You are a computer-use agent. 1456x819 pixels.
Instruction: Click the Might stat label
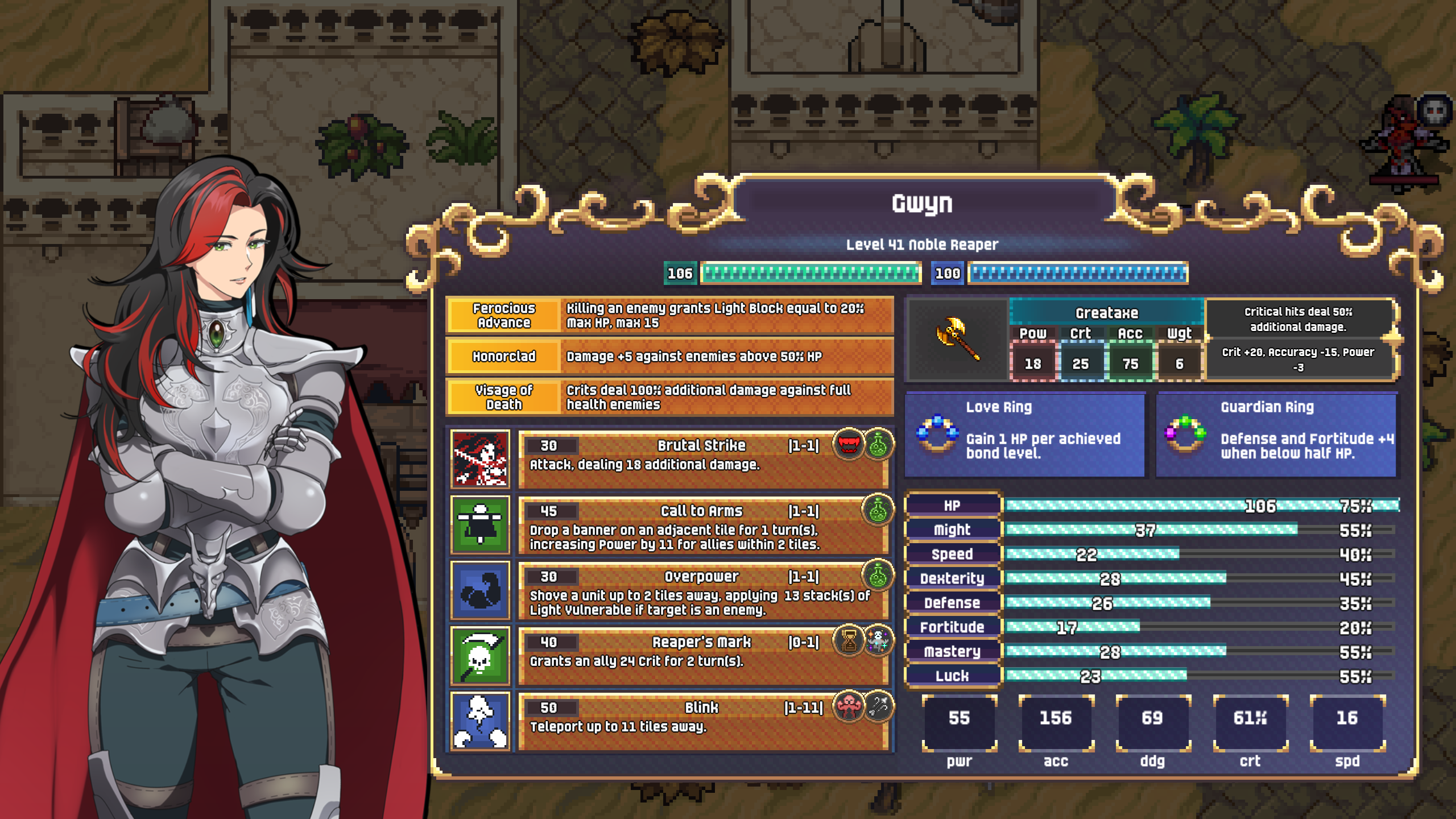point(952,530)
